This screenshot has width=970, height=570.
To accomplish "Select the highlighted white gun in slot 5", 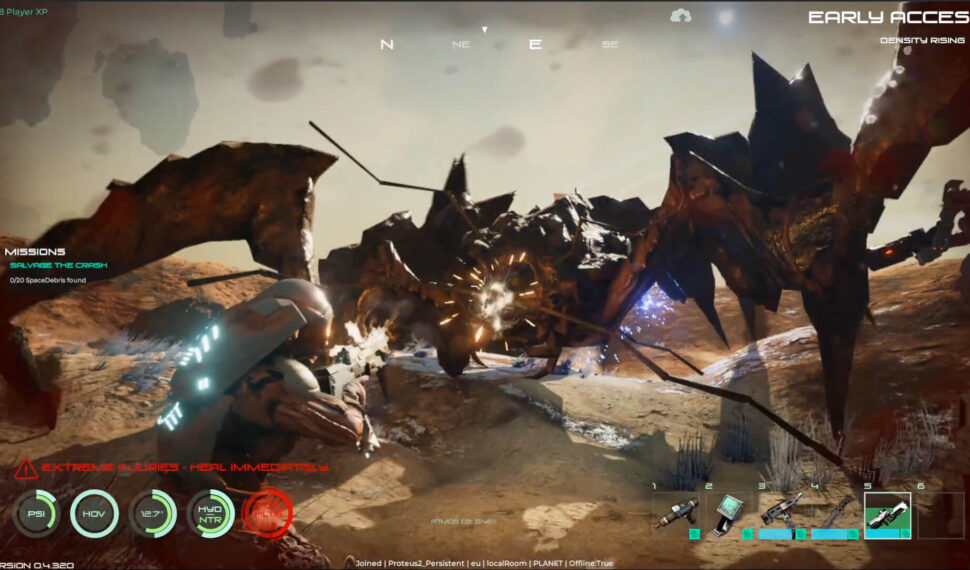I will point(886,515).
